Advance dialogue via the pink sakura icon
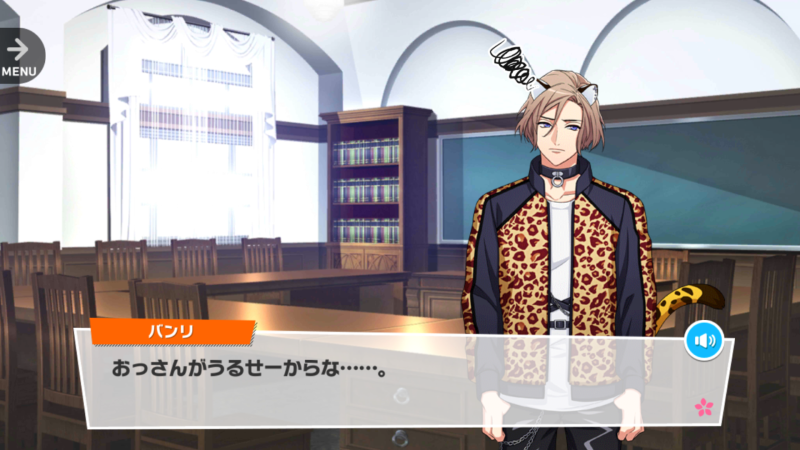This screenshot has height=450, width=800. 704,406
